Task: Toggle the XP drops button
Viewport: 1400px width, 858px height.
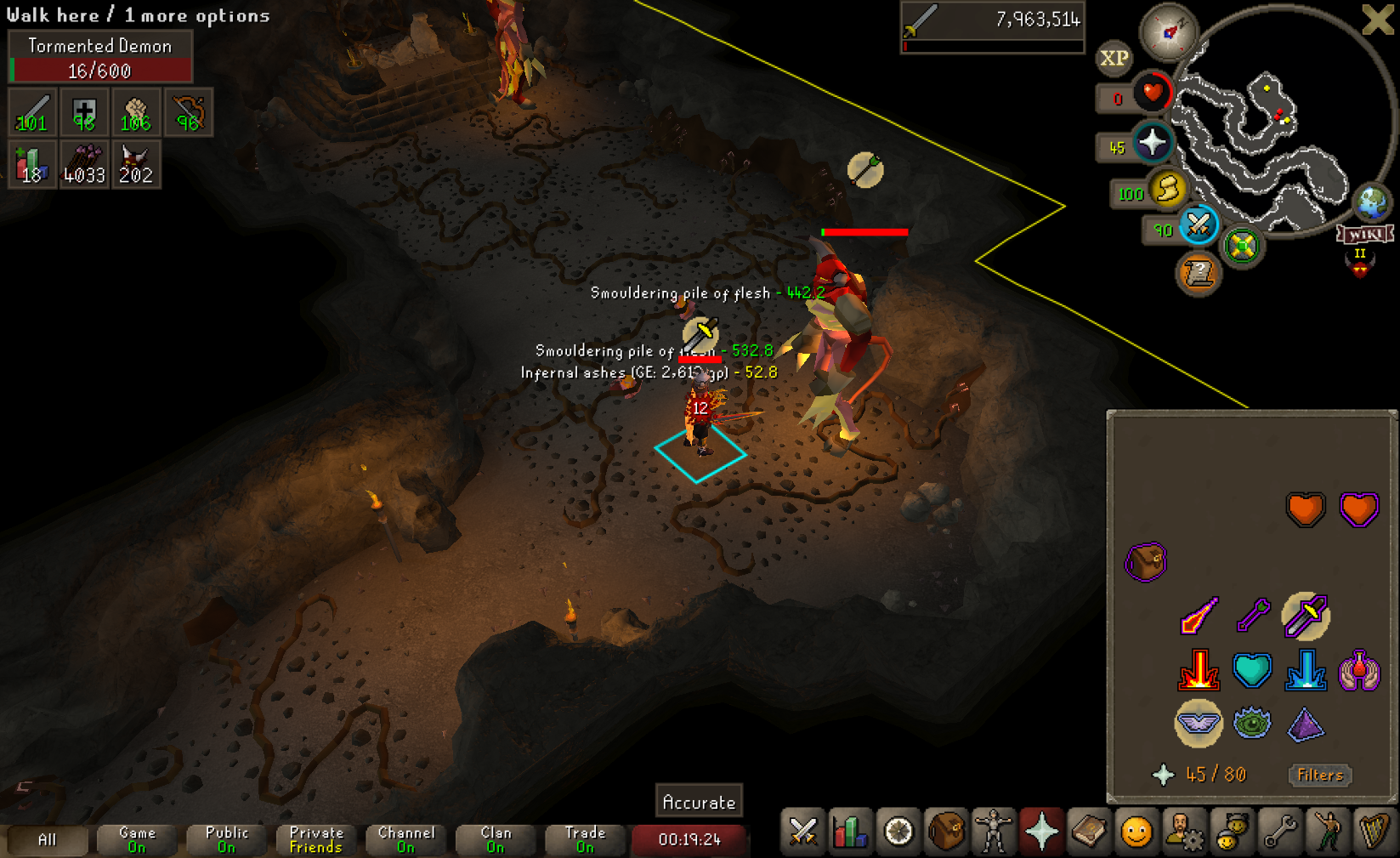Action: pos(1114,58)
